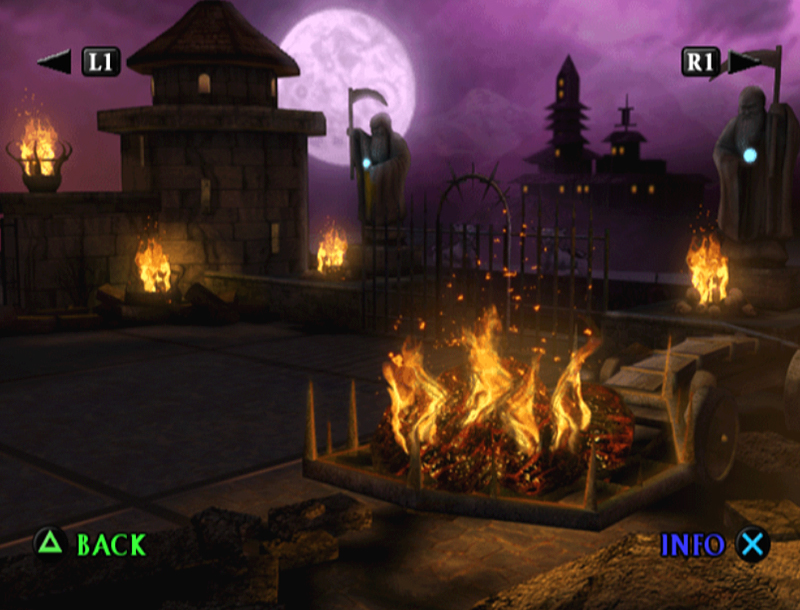
Task: Show the next arena with the right arrow
Action: [743, 62]
